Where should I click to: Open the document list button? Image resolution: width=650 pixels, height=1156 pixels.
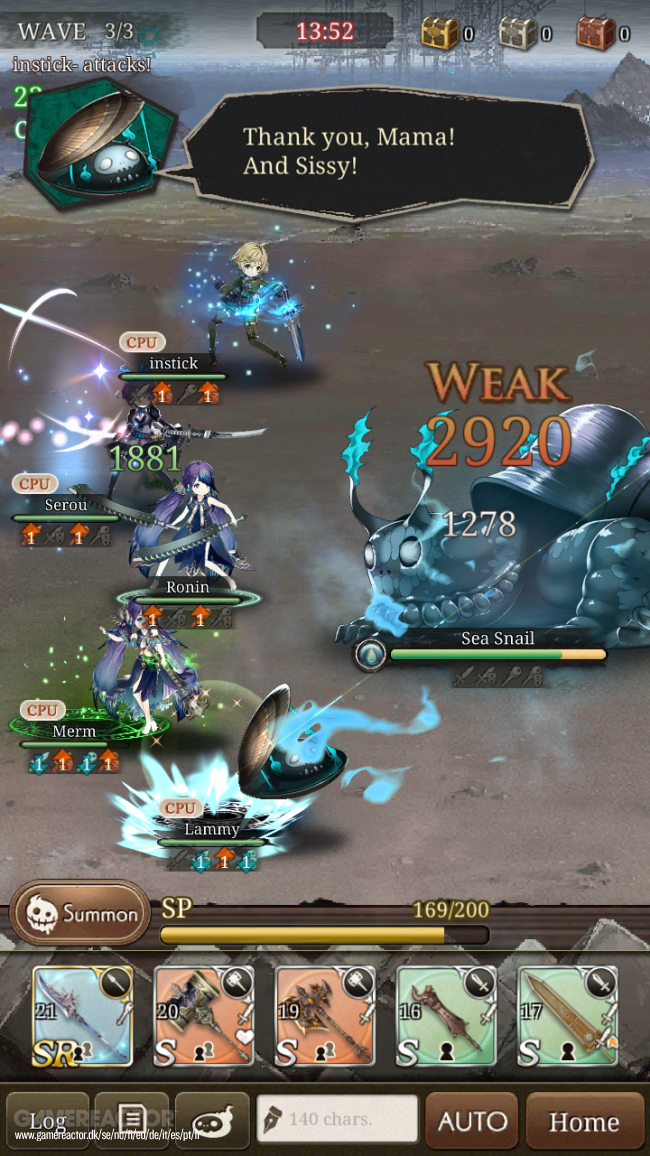point(134,1119)
